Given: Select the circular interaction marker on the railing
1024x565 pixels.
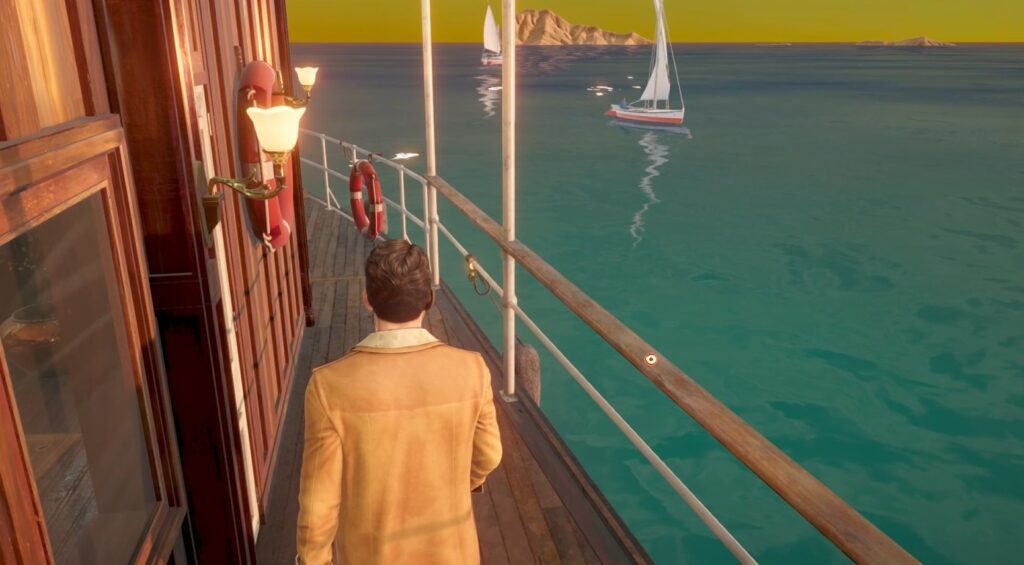Looking at the screenshot, I should 651,359.
